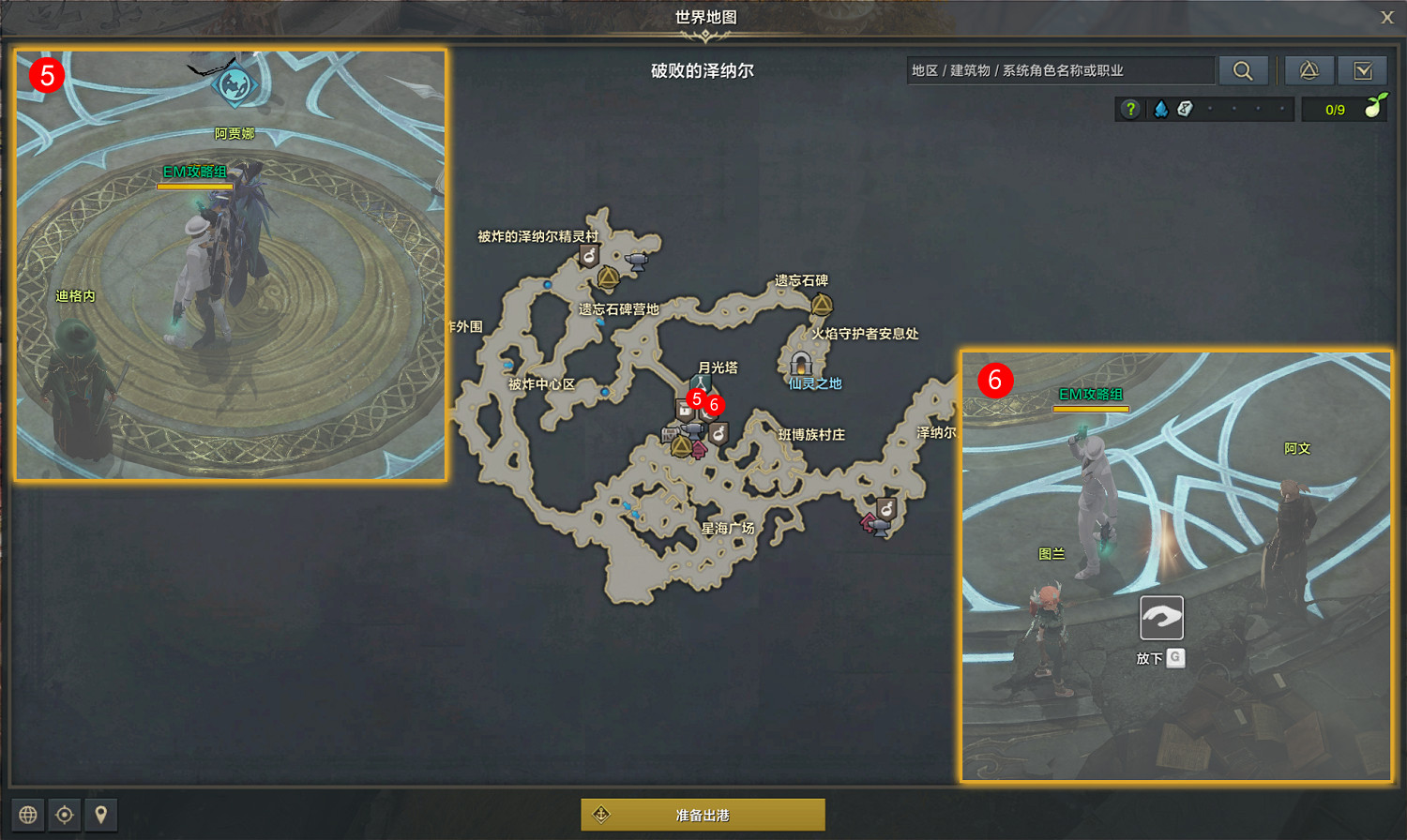
Task: Toggle the blue droplet filter on the seed tracker bar
Action: [x=1160, y=108]
